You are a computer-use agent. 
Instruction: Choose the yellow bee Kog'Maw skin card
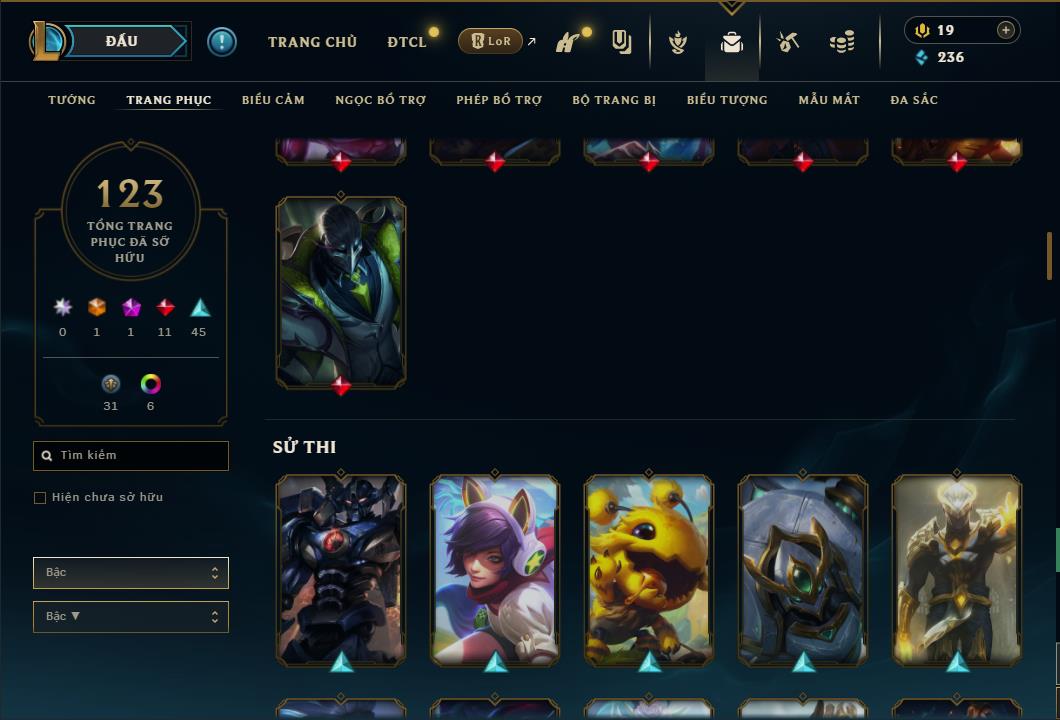tap(649, 570)
